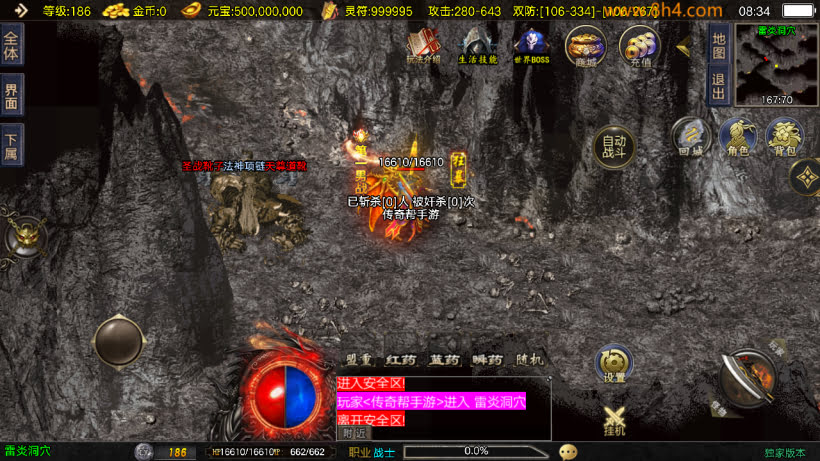Use the 红药 red potion shortcut
Viewport: 820px width, 461px height.
[401, 360]
